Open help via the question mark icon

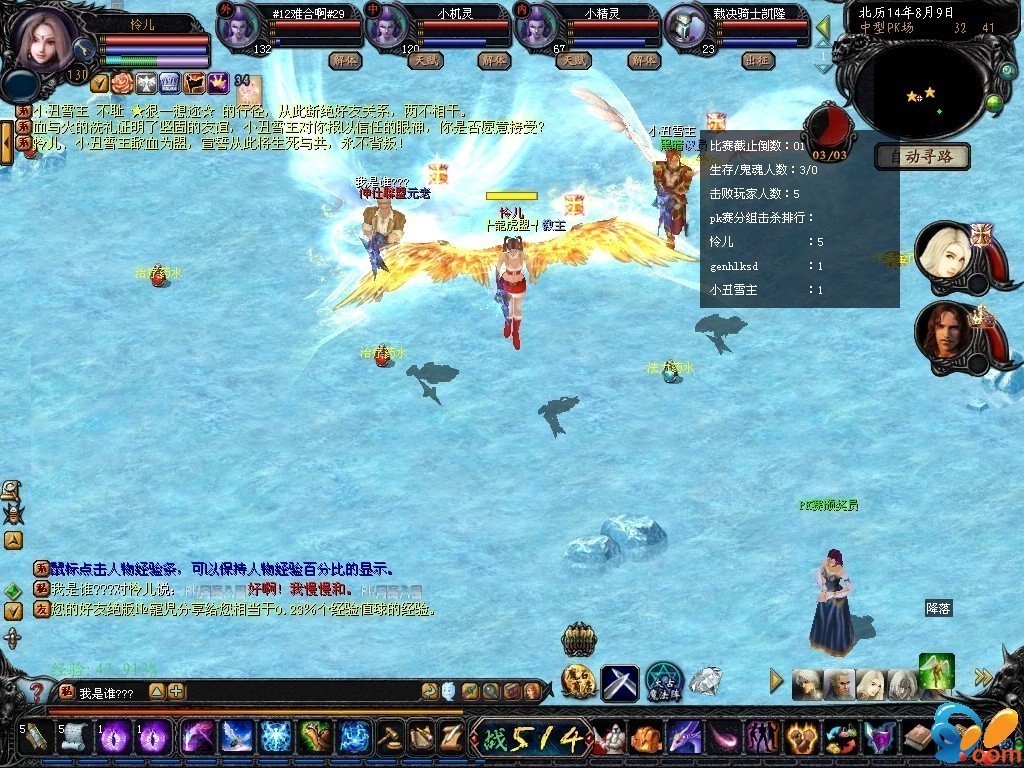pyautogui.click(x=36, y=691)
